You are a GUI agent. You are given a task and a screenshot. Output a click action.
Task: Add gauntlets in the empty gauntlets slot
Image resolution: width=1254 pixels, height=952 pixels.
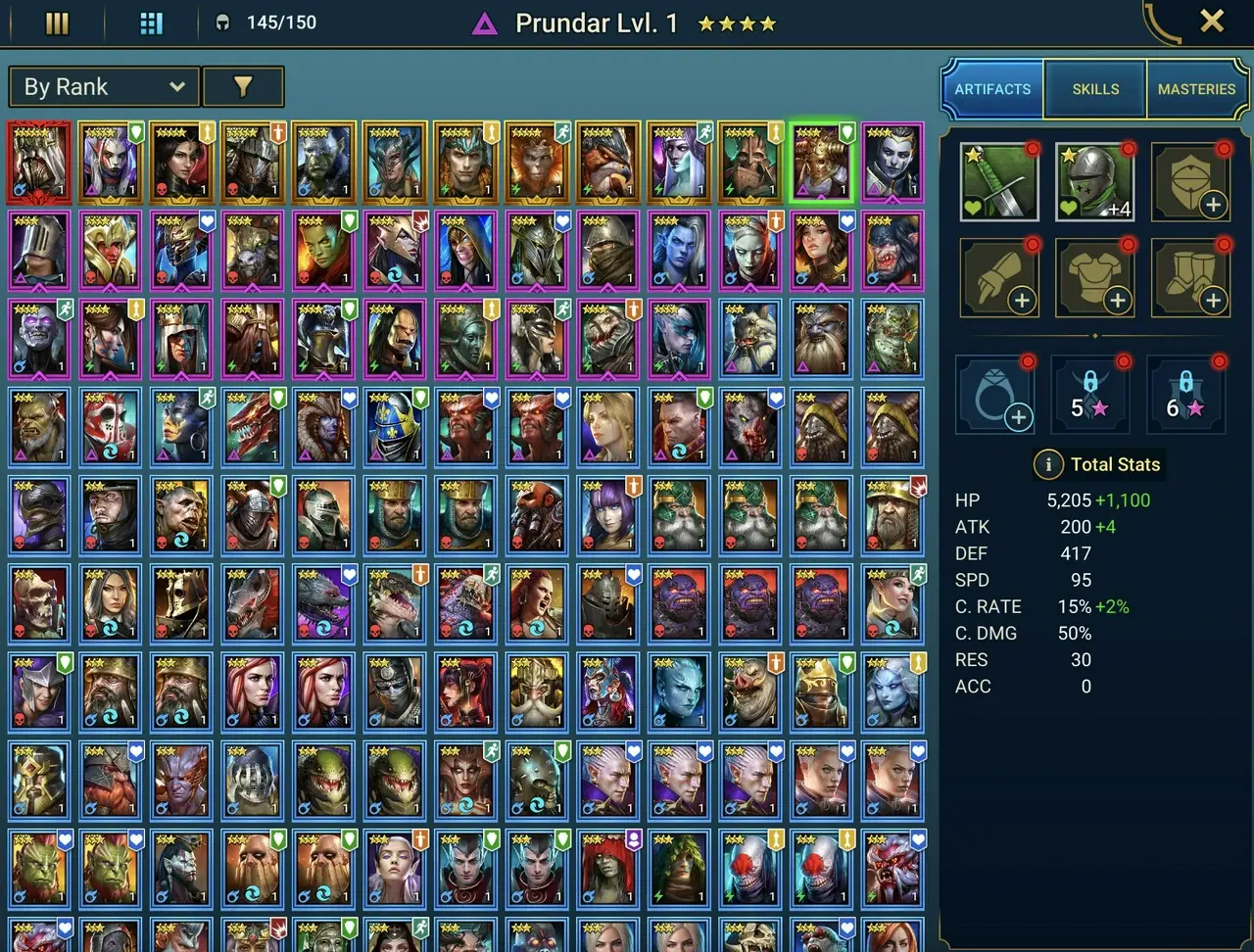998,277
